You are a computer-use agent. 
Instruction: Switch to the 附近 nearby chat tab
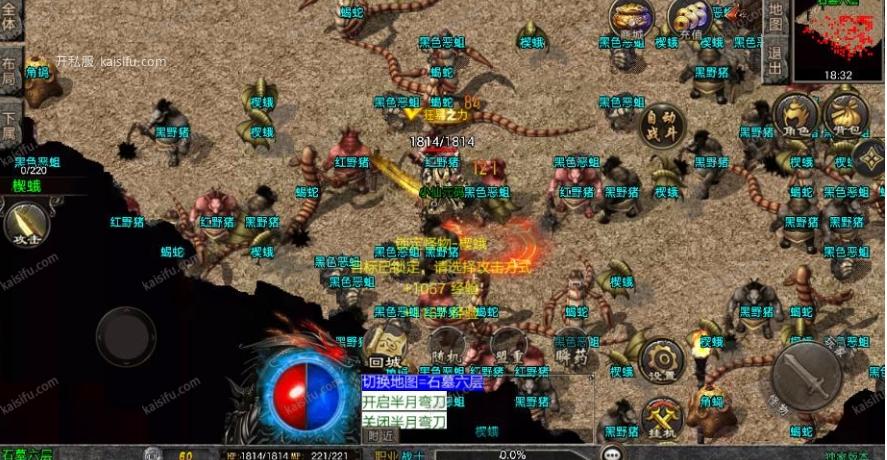[380, 436]
